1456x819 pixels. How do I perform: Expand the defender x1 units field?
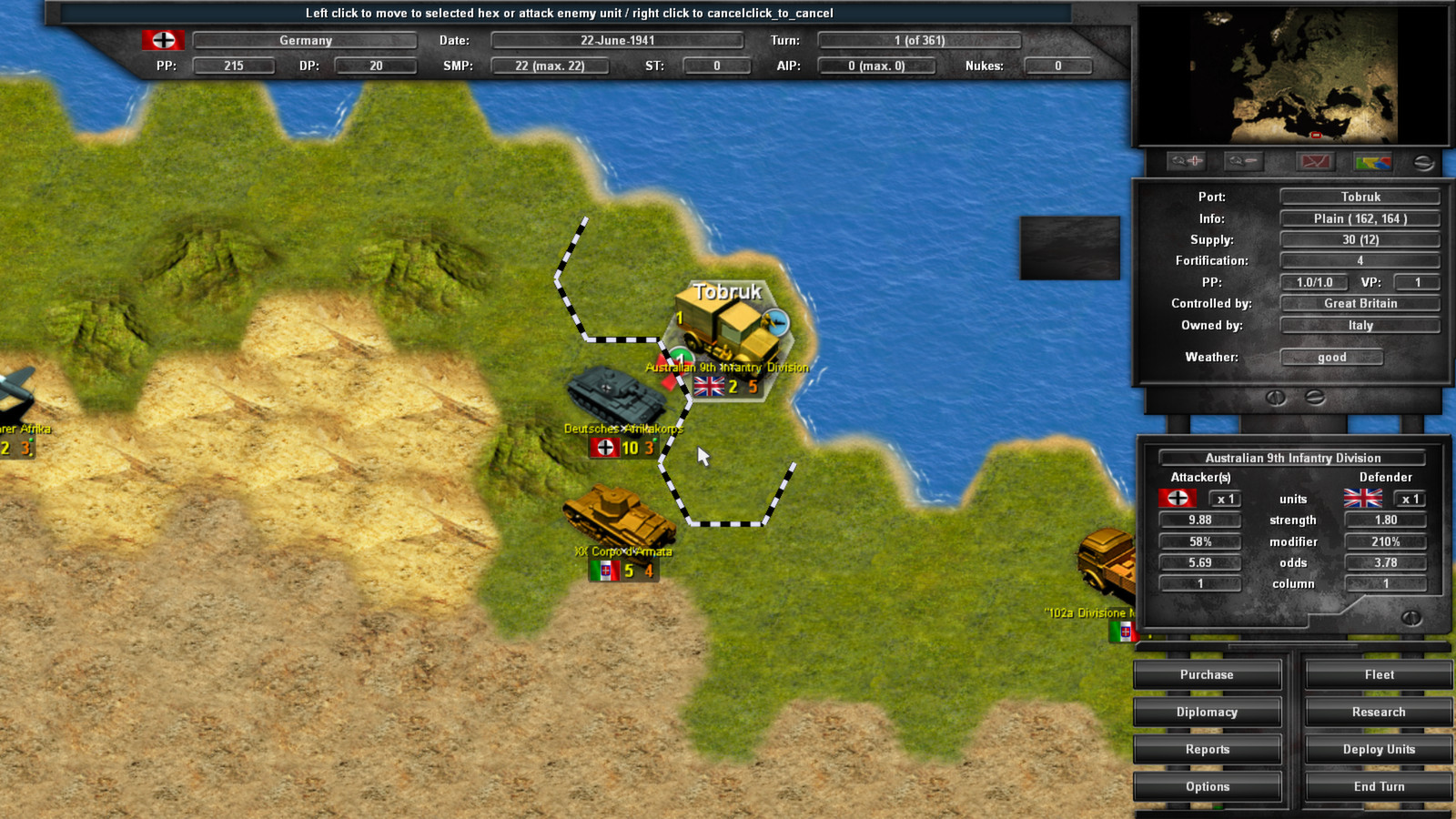point(1409,498)
